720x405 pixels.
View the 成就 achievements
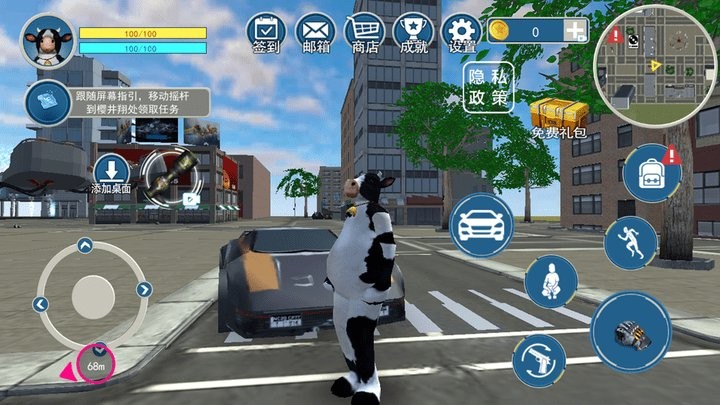click(x=413, y=30)
